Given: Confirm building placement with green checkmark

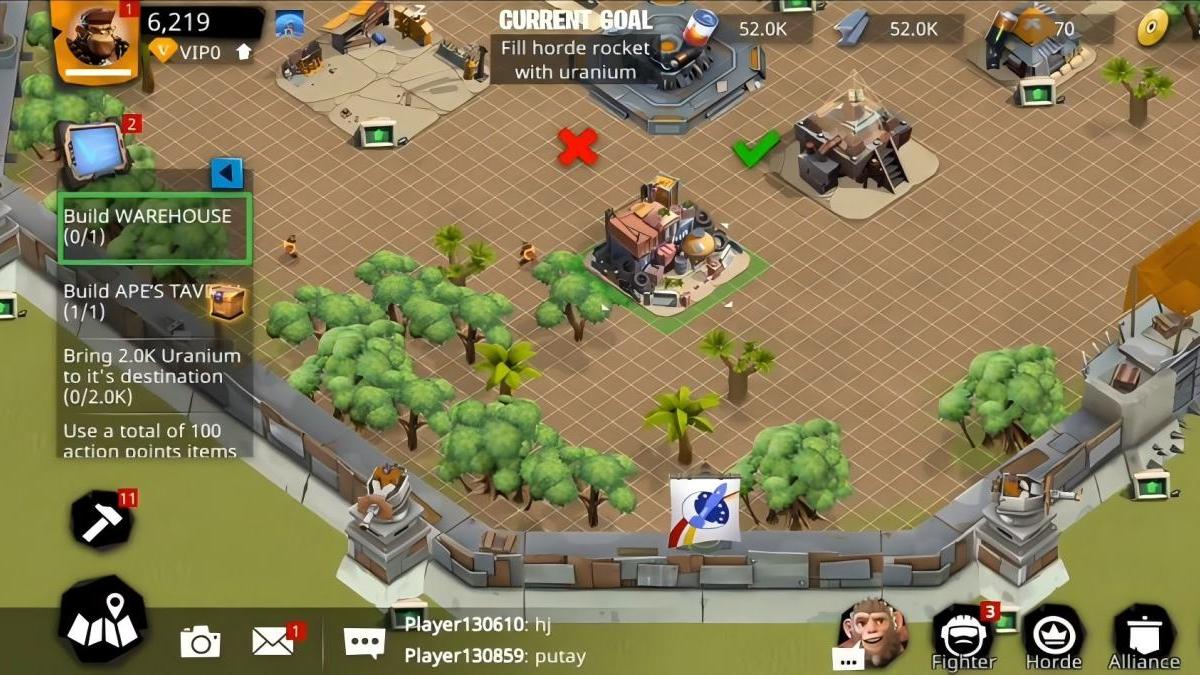Looking at the screenshot, I should point(756,149).
